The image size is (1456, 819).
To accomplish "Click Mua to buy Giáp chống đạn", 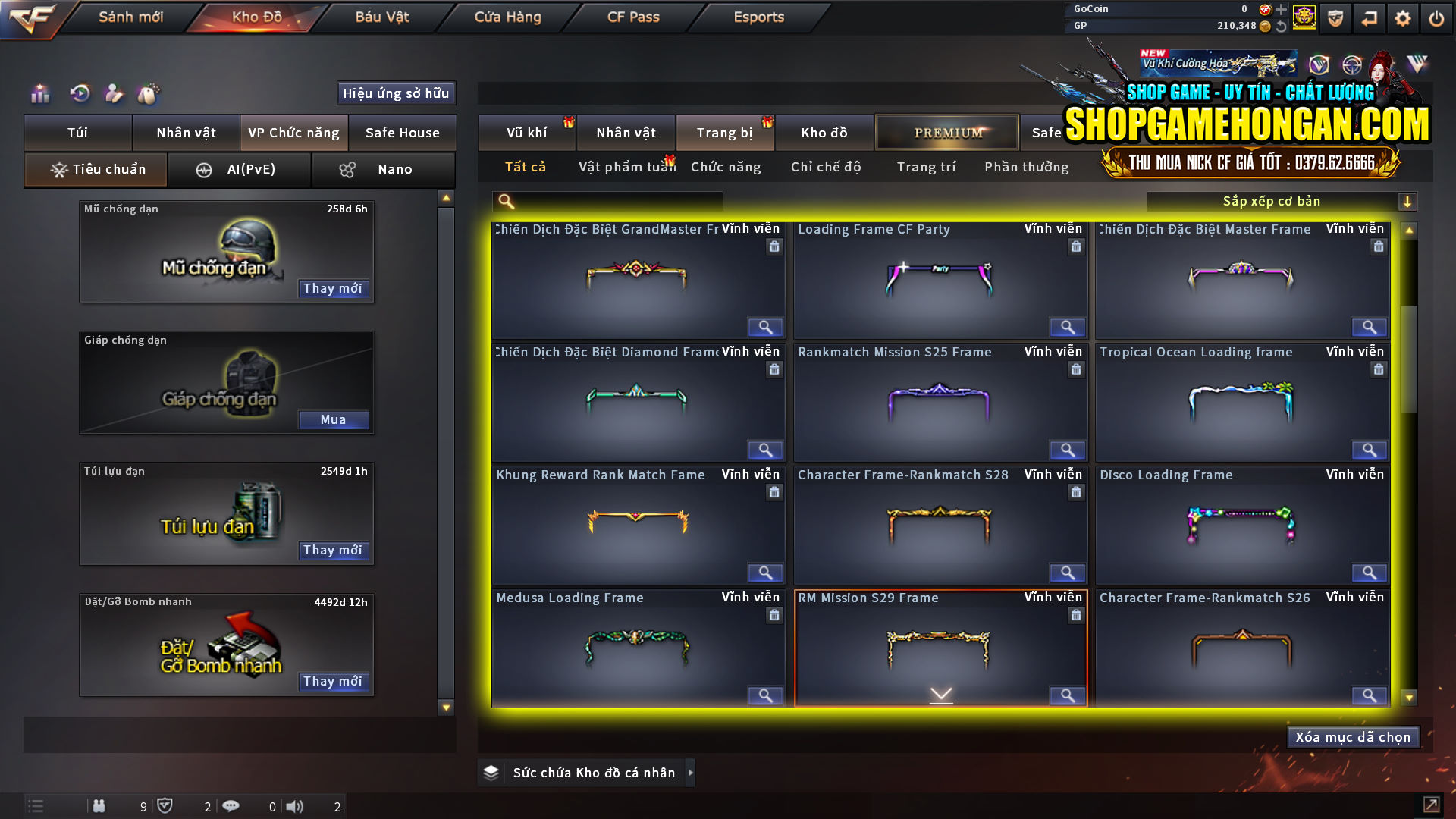I will click(334, 419).
